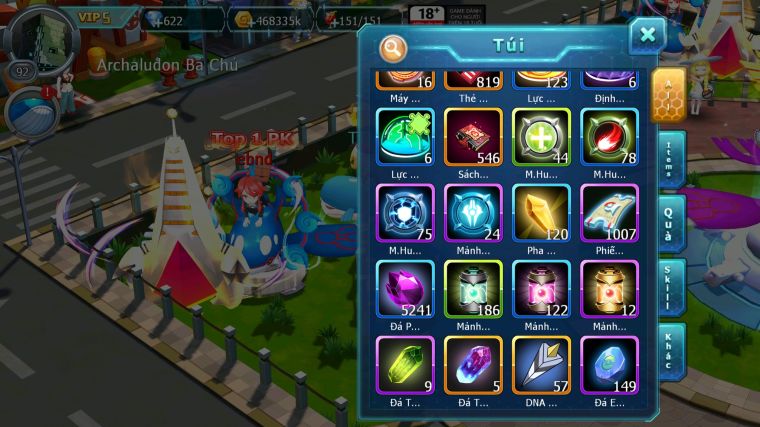Image resolution: width=760 pixels, height=427 pixels.
Task: Select the blue Đá E stone (149)
Action: (x=609, y=365)
